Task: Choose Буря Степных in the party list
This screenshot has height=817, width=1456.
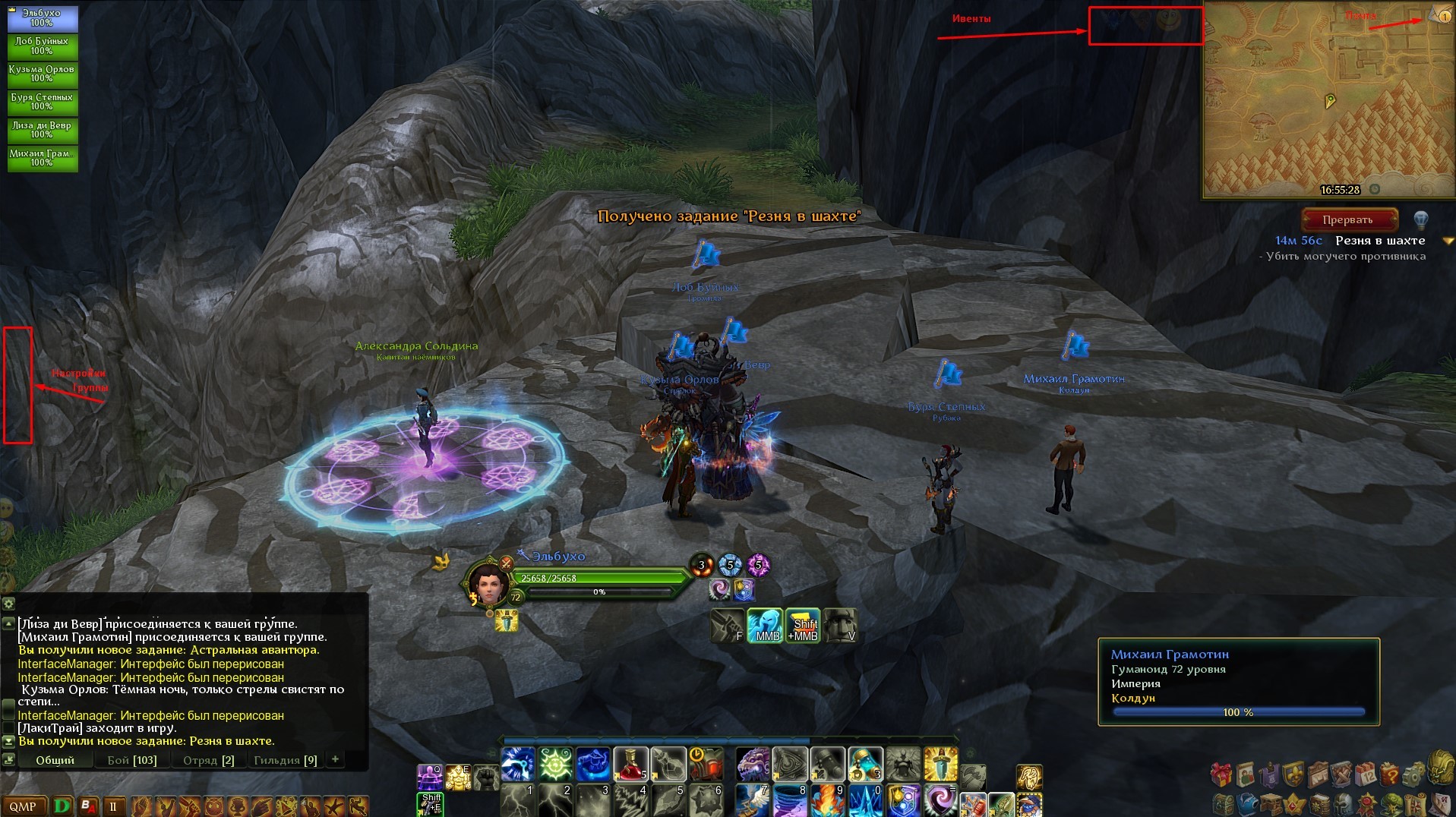Action: tap(43, 102)
